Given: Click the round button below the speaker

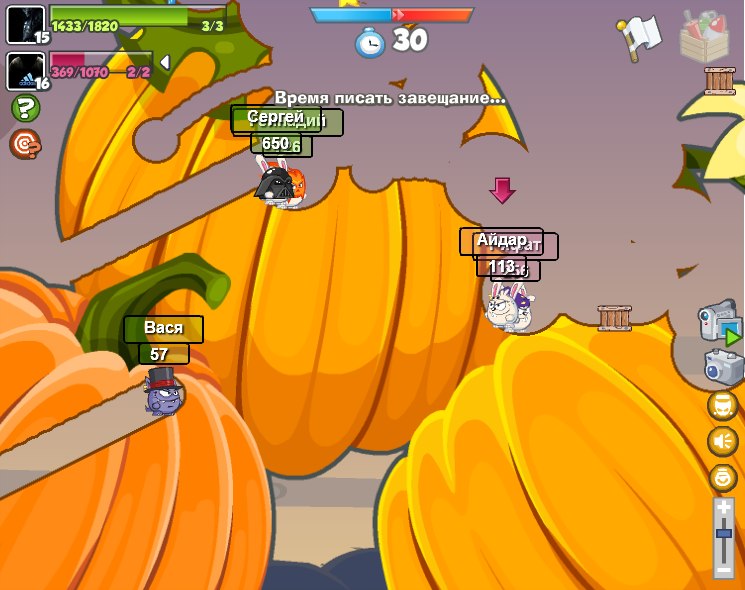Looking at the screenshot, I should tap(722, 477).
